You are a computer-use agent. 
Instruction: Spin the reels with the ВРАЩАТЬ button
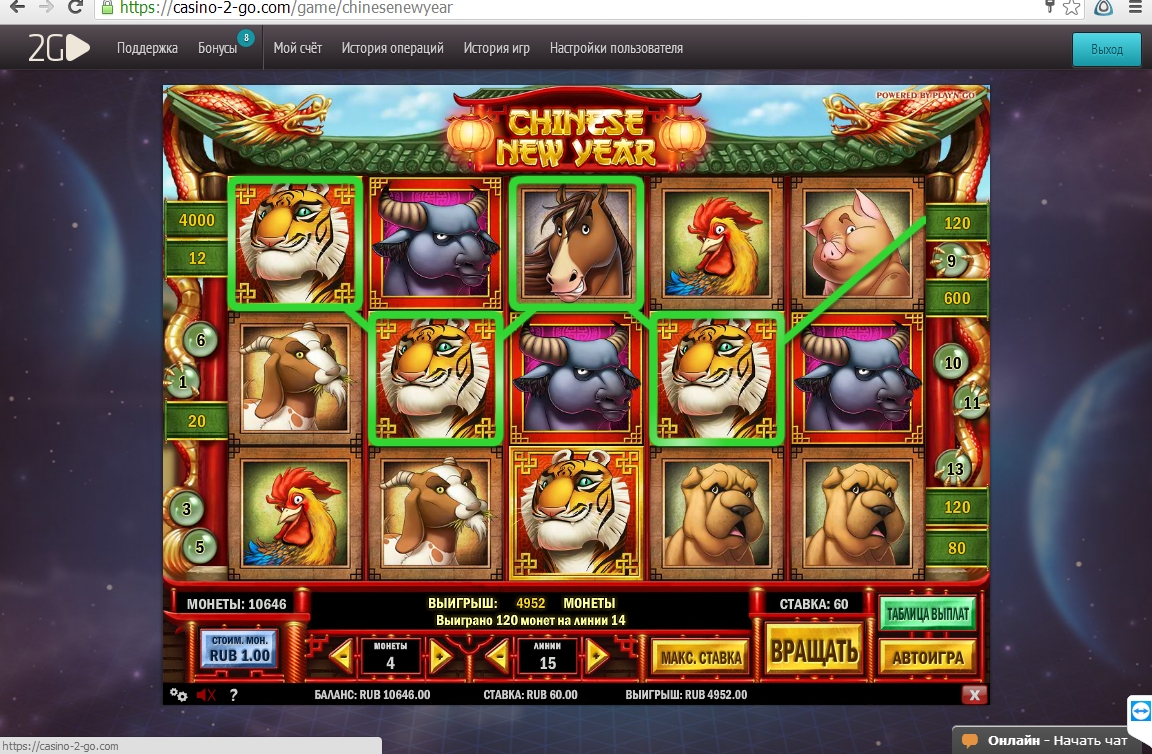tap(814, 652)
